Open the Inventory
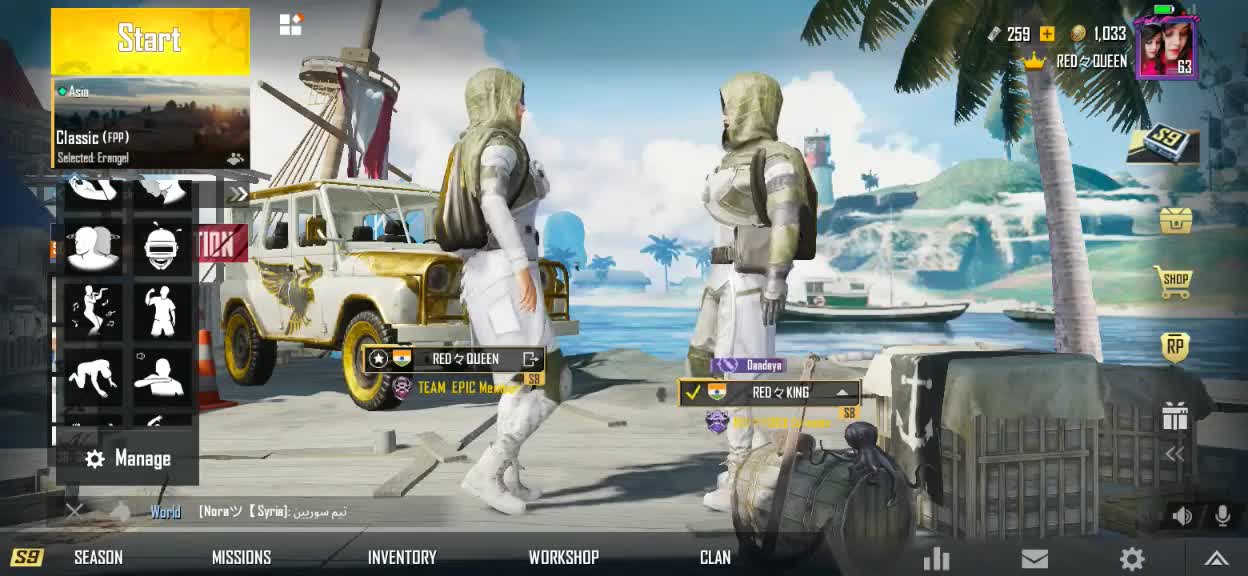Viewport: 1248px width, 576px height. [402, 557]
